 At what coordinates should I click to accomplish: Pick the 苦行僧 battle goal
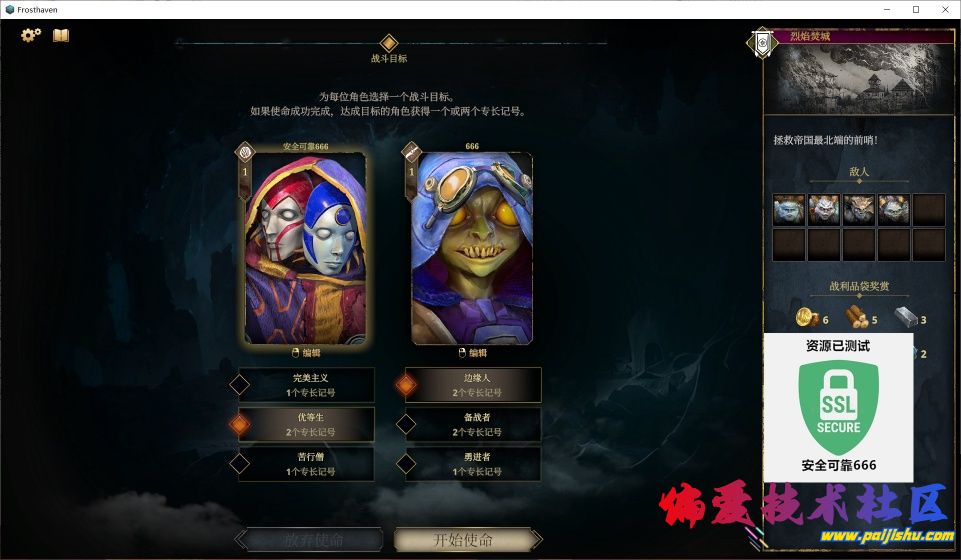310,464
